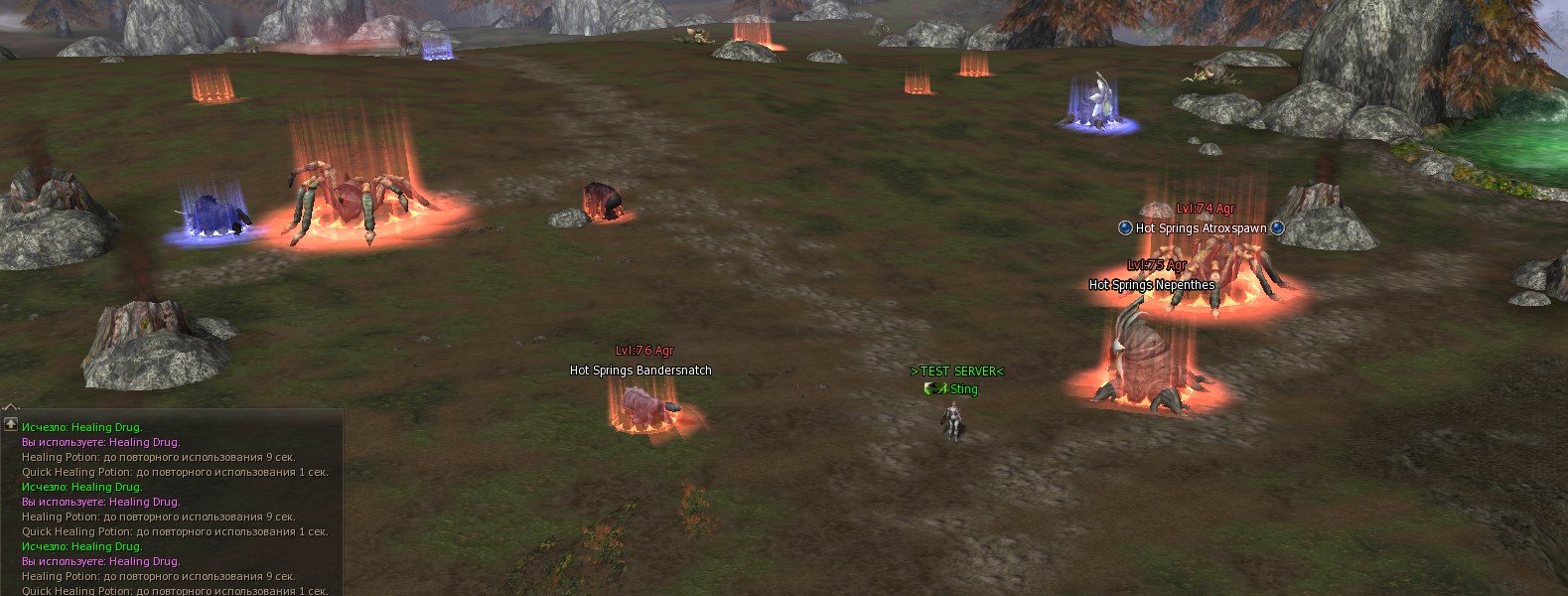Click the up-arrow button in the system log
The width and height of the screenshot is (1568, 596).
point(11,424)
